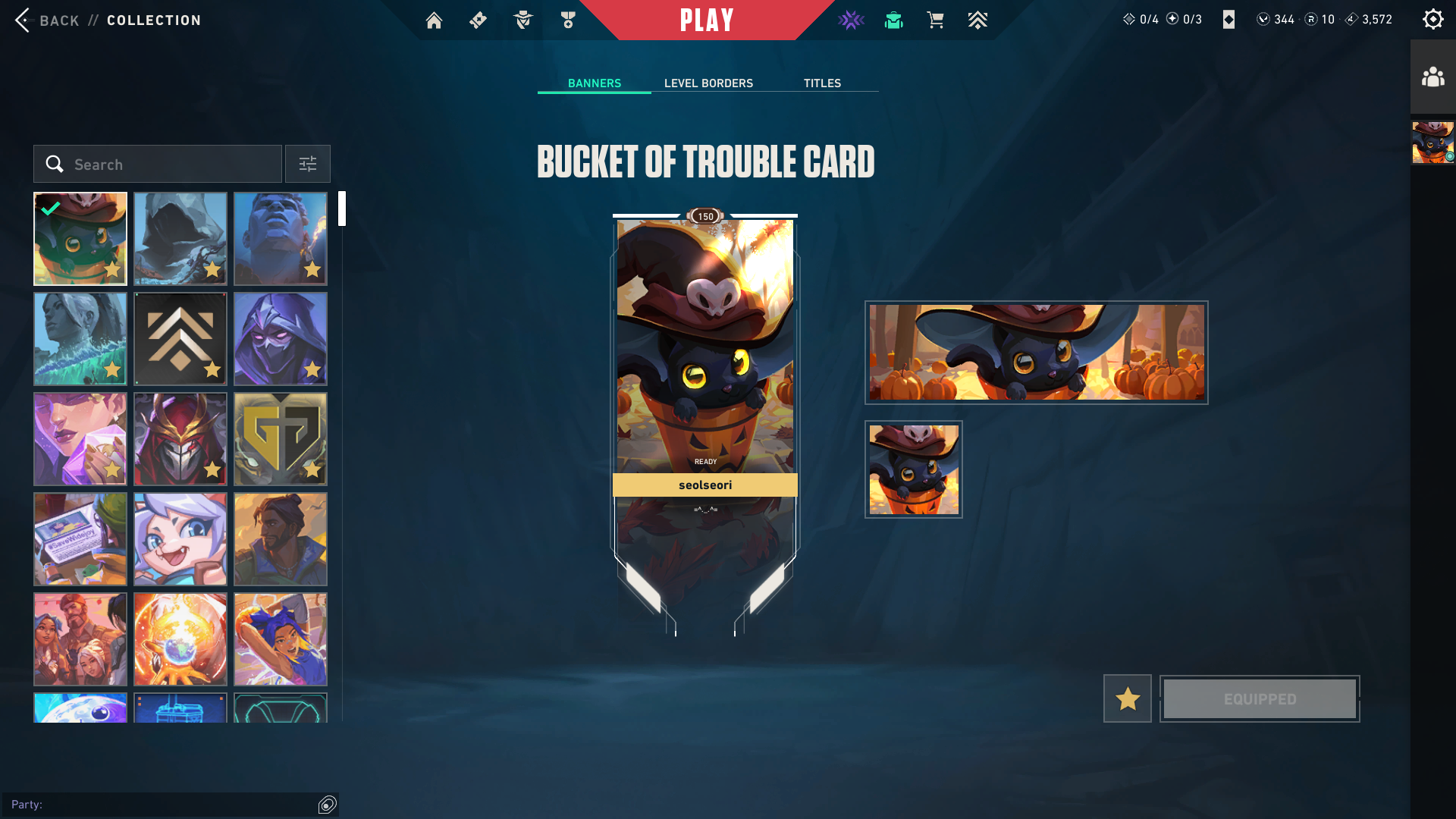Image resolution: width=1456 pixels, height=819 pixels.
Task: Toggle the favorite star button
Action: (x=1127, y=698)
